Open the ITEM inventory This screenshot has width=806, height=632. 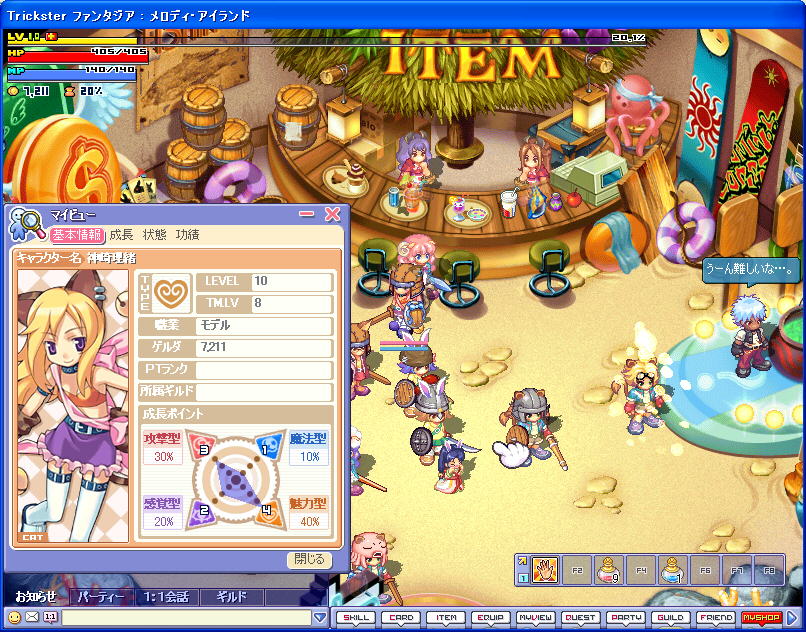(x=447, y=618)
